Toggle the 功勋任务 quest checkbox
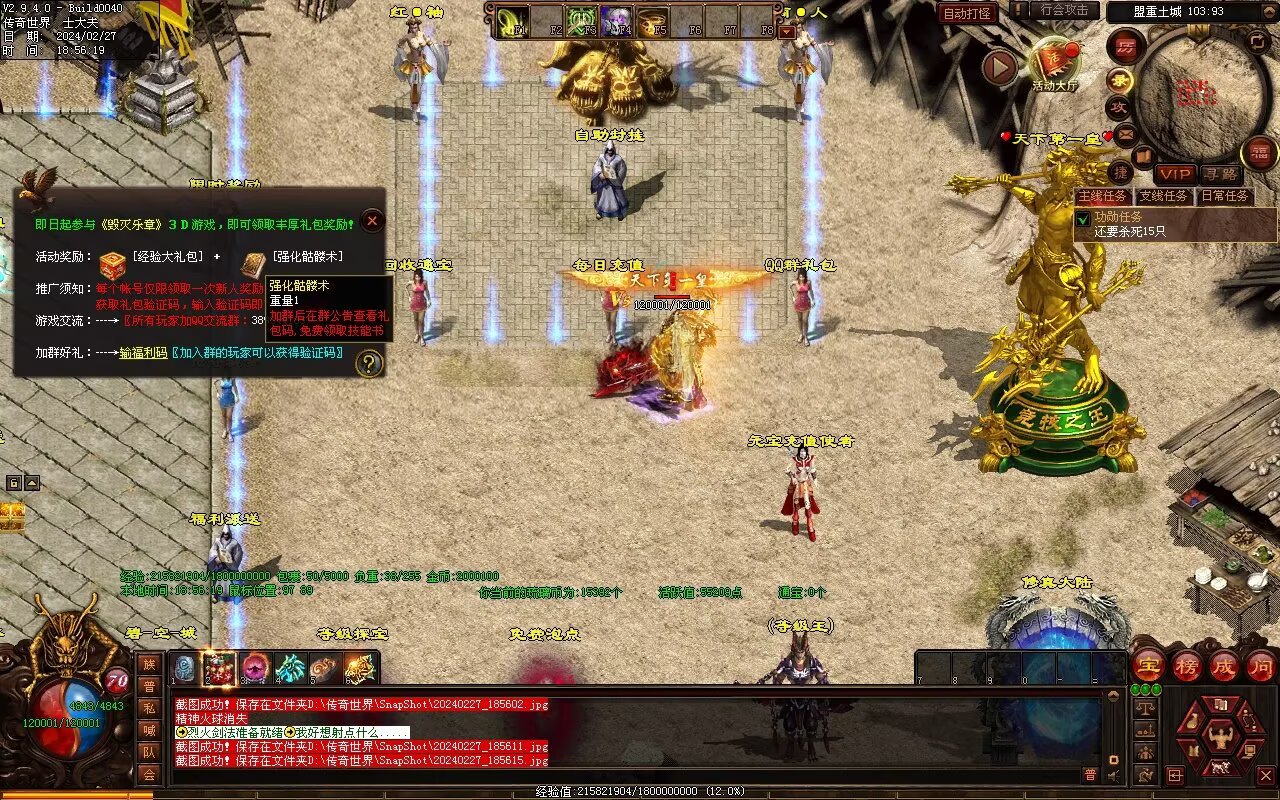The width and height of the screenshot is (1280, 800). (x=1082, y=218)
